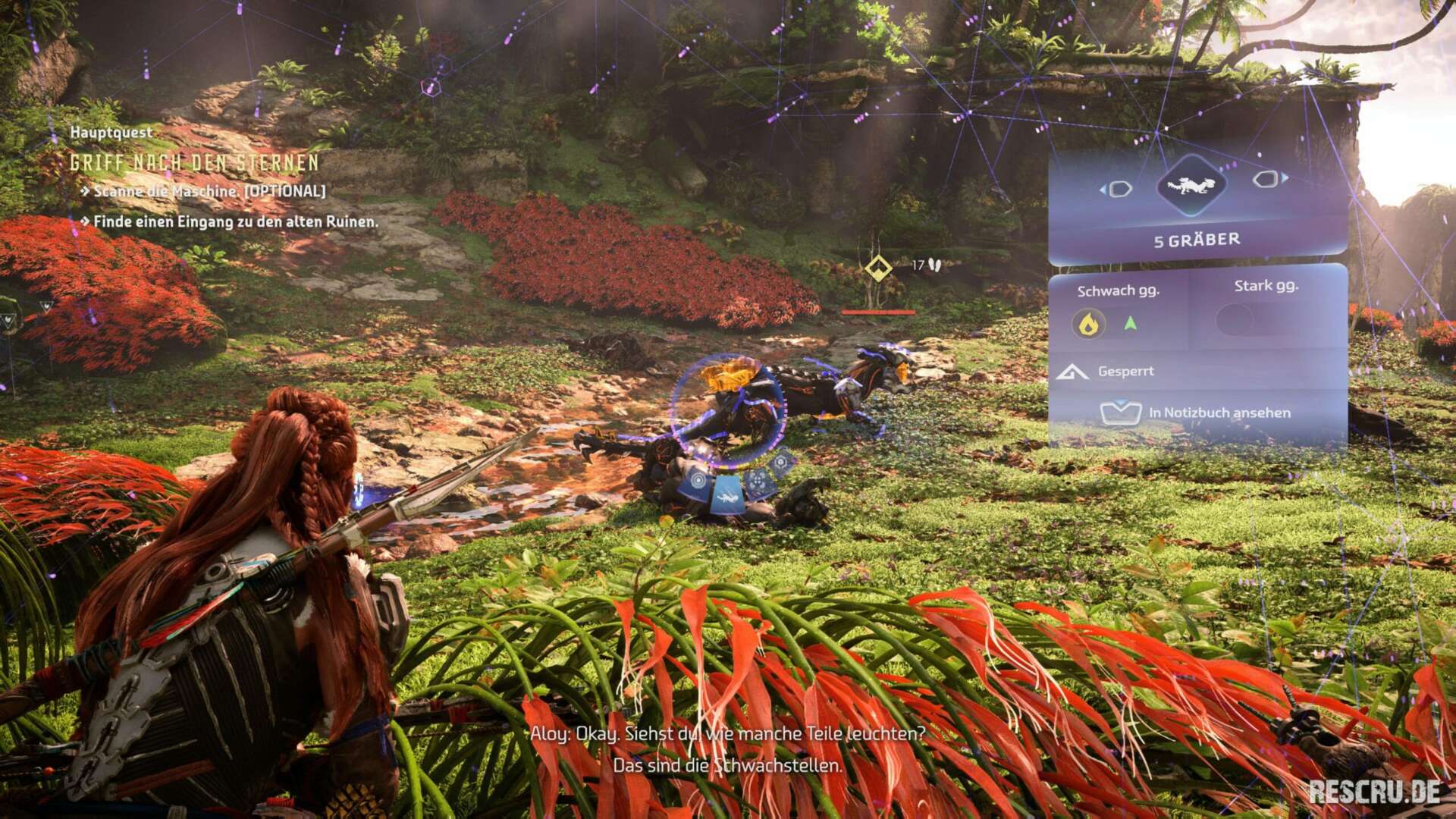1456x819 pixels.
Task: Open 'In Notizbuch ansehen'
Action: coord(1219,413)
